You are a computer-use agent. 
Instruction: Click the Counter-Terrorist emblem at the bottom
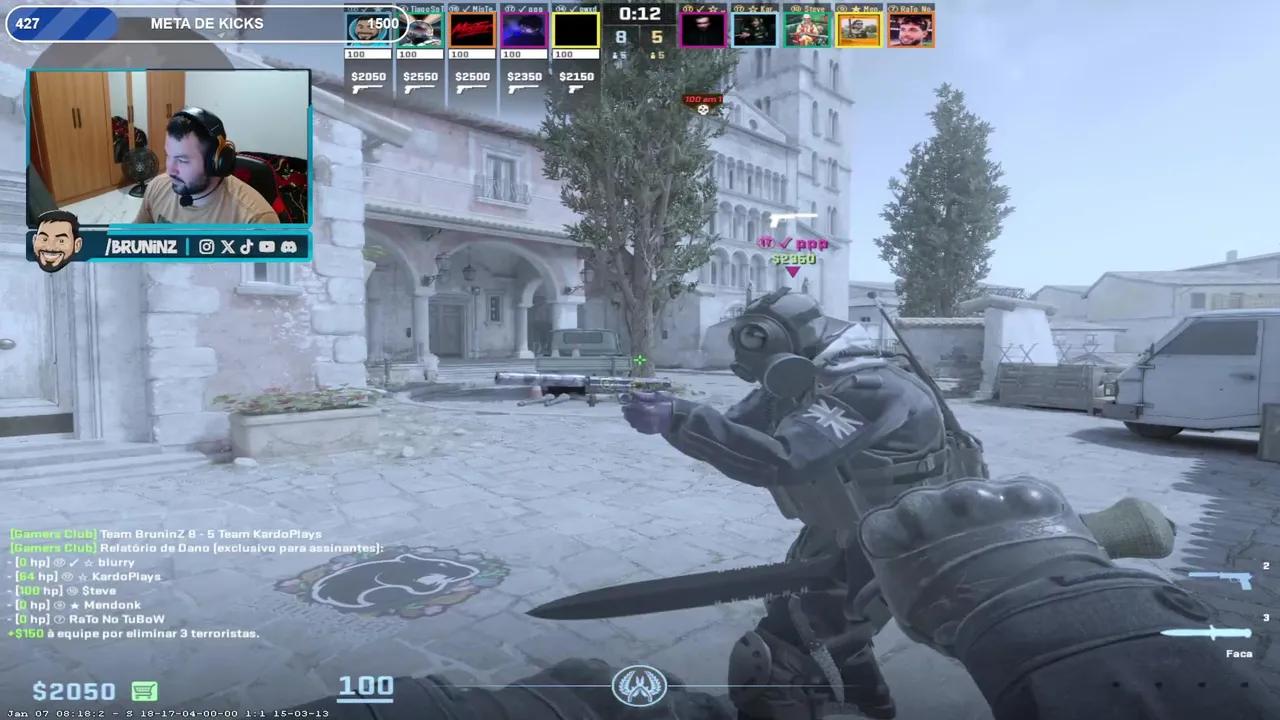coord(639,686)
